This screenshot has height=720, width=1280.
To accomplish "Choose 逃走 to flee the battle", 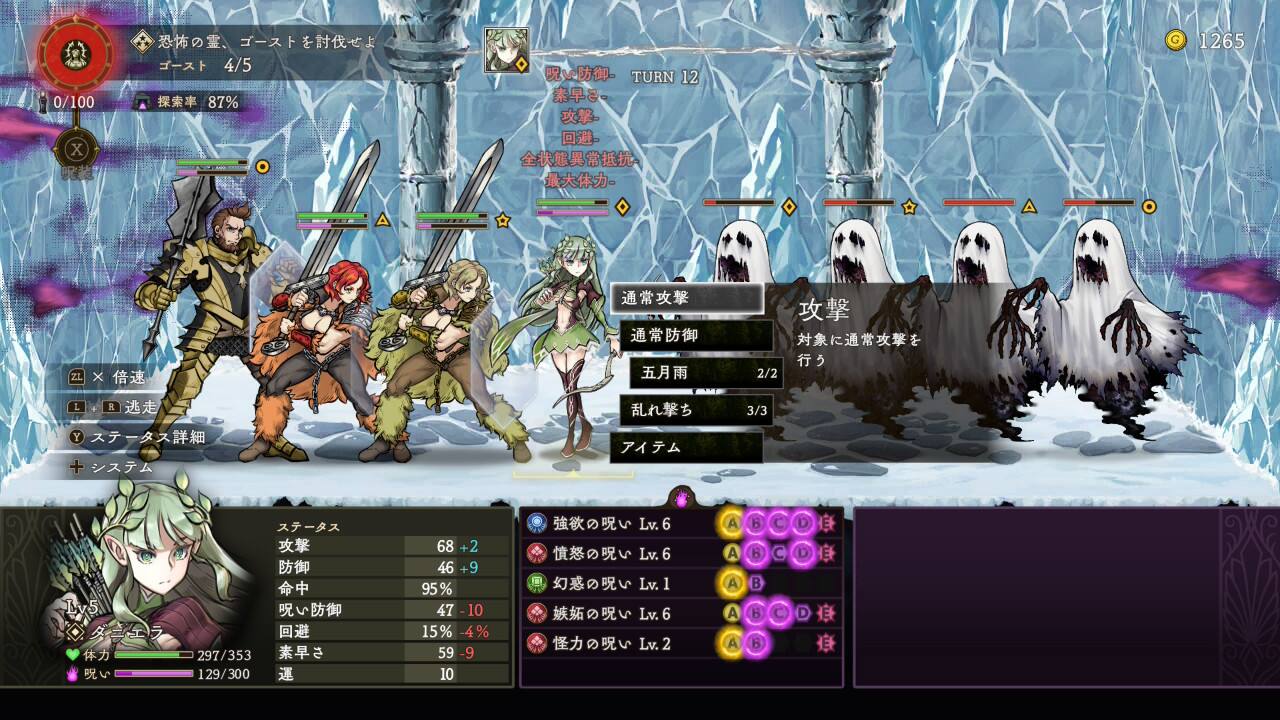I will click(x=114, y=407).
